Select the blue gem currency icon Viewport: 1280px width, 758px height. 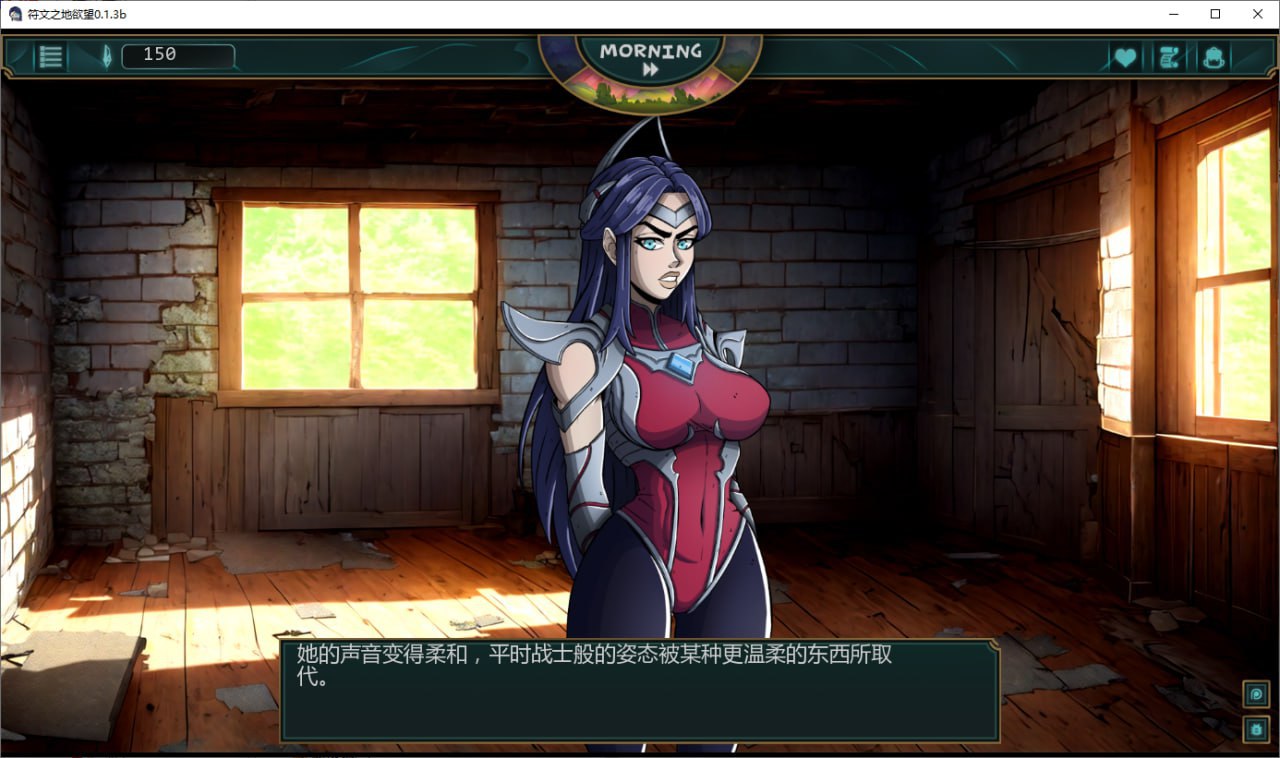point(108,57)
